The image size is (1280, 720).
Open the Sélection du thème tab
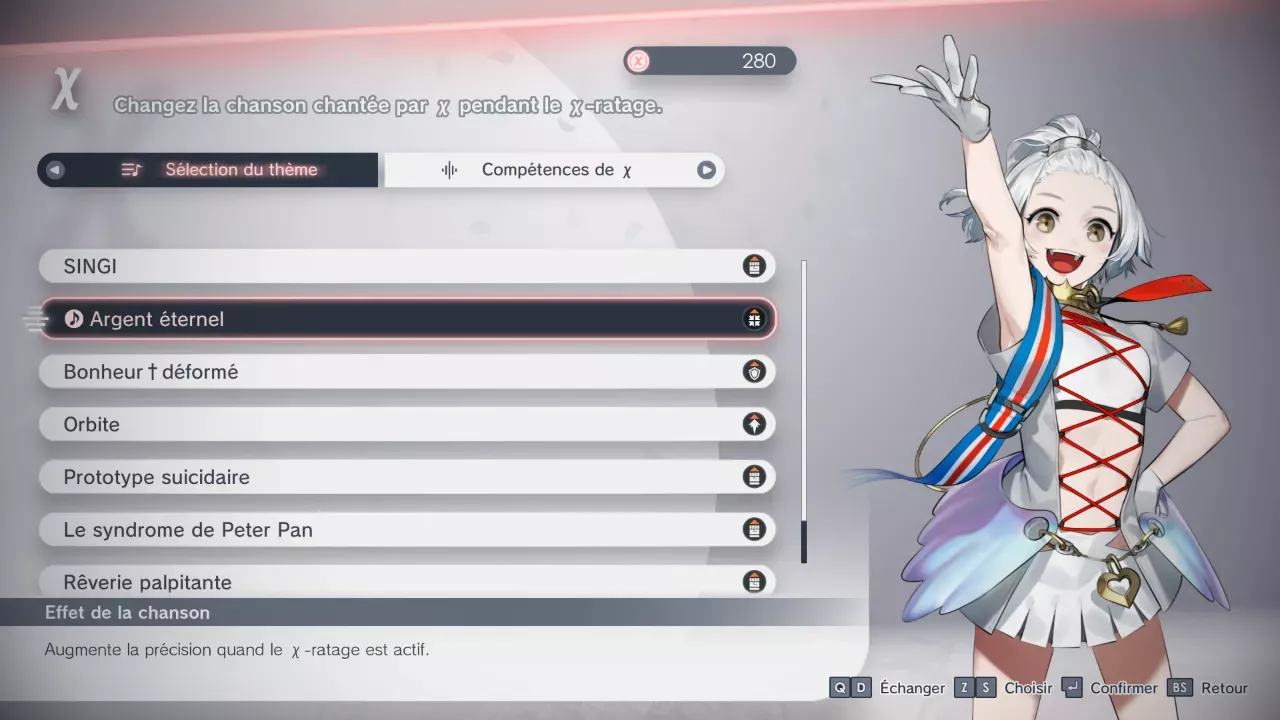(x=240, y=169)
